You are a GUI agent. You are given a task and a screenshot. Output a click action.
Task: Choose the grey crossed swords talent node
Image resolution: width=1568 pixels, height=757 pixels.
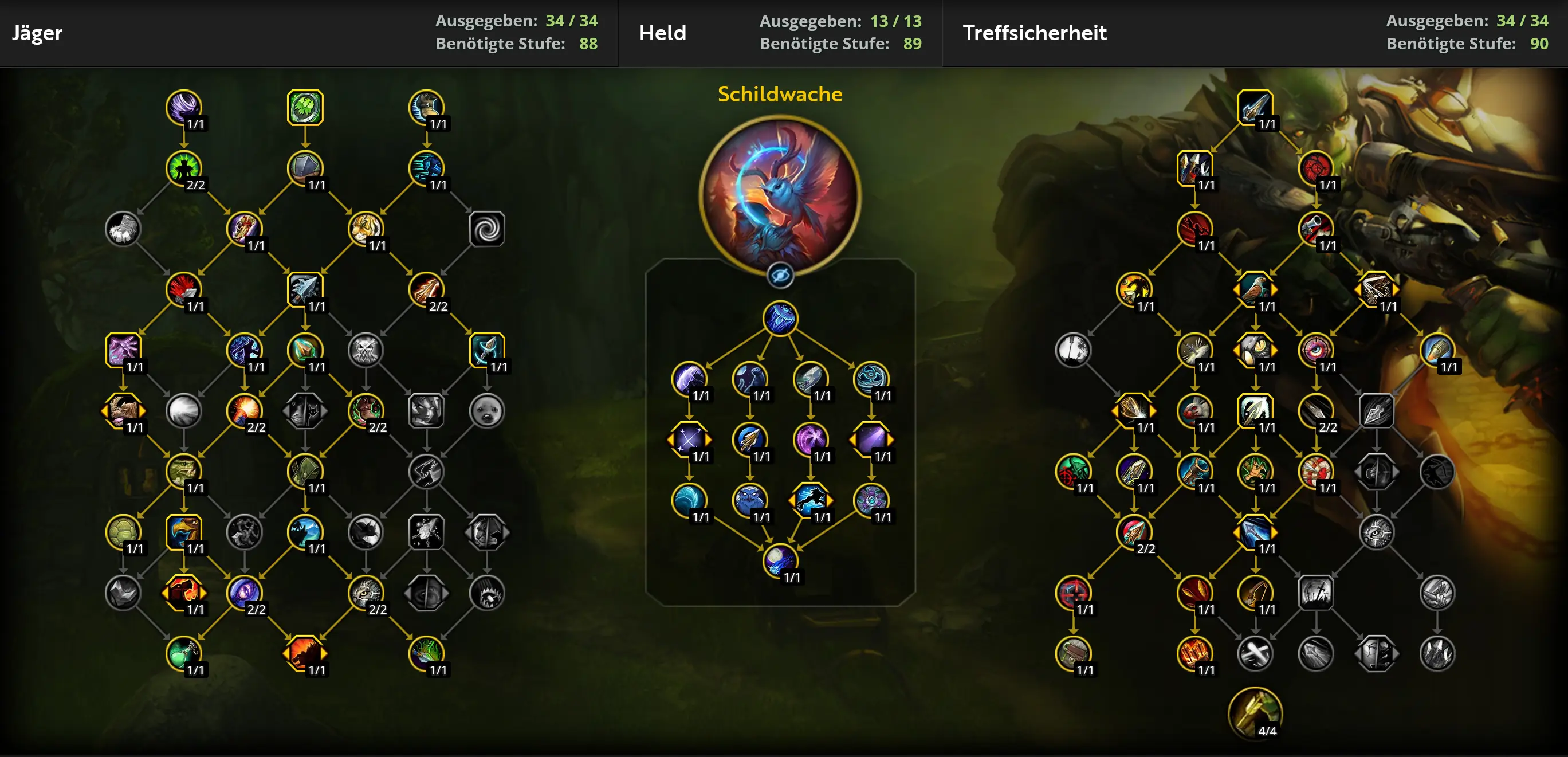pyautogui.click(x=1255, y=653)
